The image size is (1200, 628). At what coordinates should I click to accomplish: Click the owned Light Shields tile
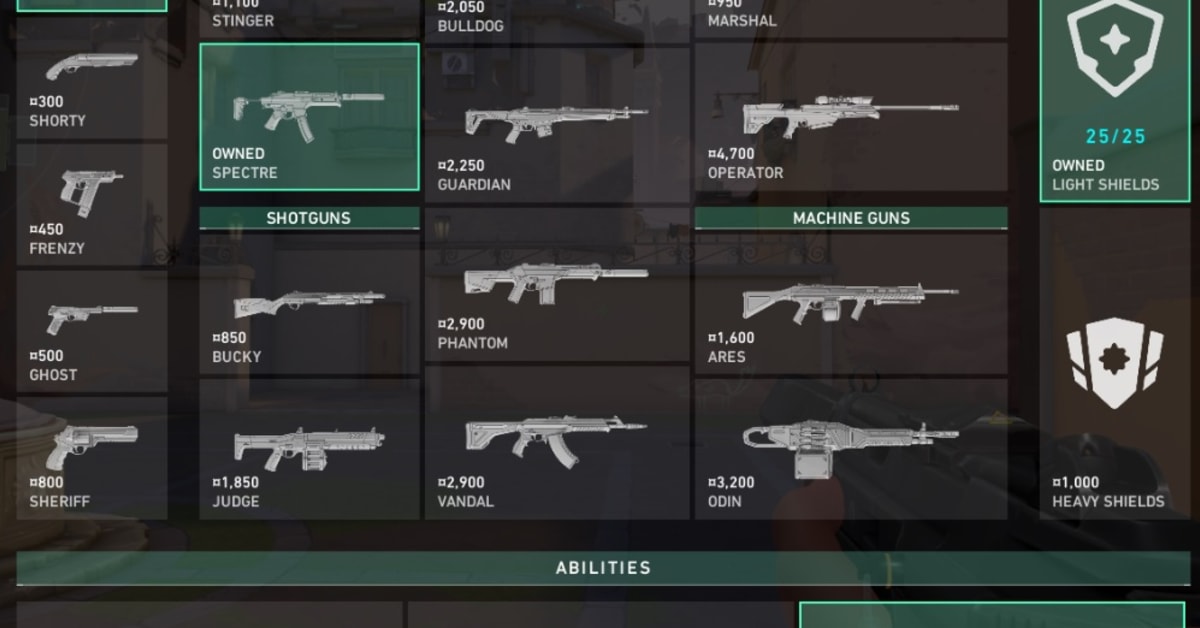coord(1113,100)
